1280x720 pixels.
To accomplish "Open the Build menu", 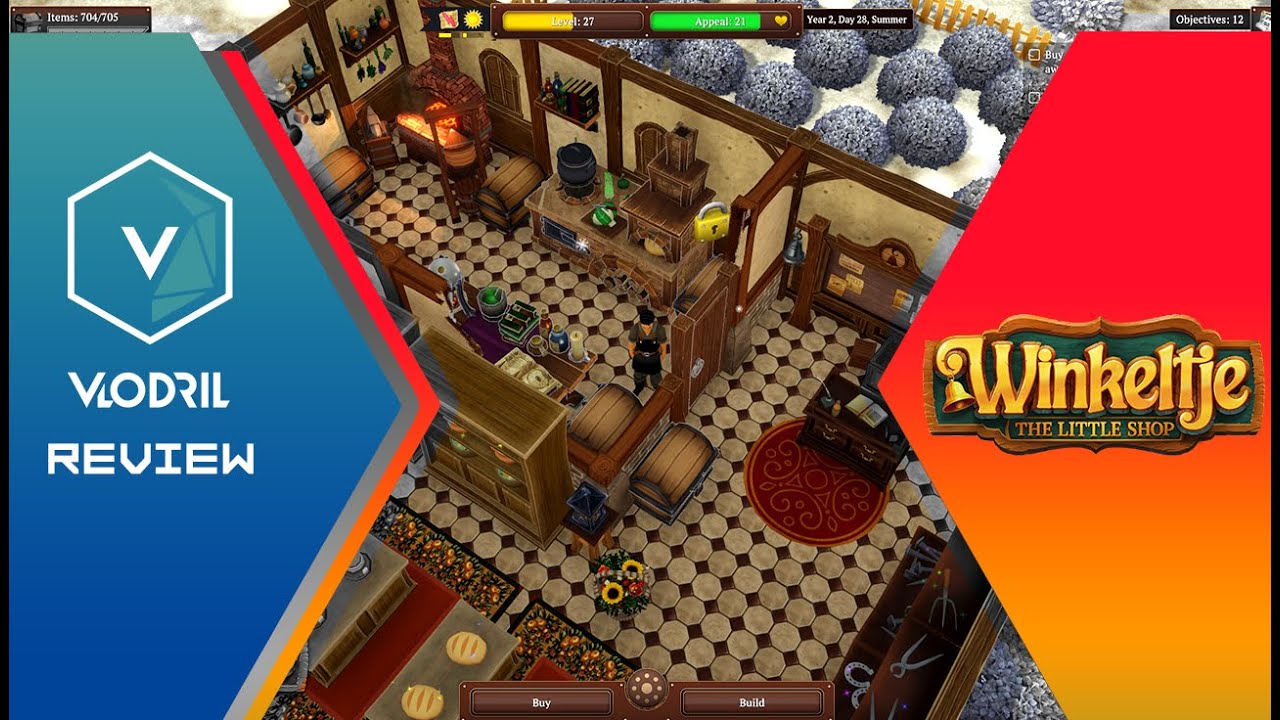I will coord(751,702).
